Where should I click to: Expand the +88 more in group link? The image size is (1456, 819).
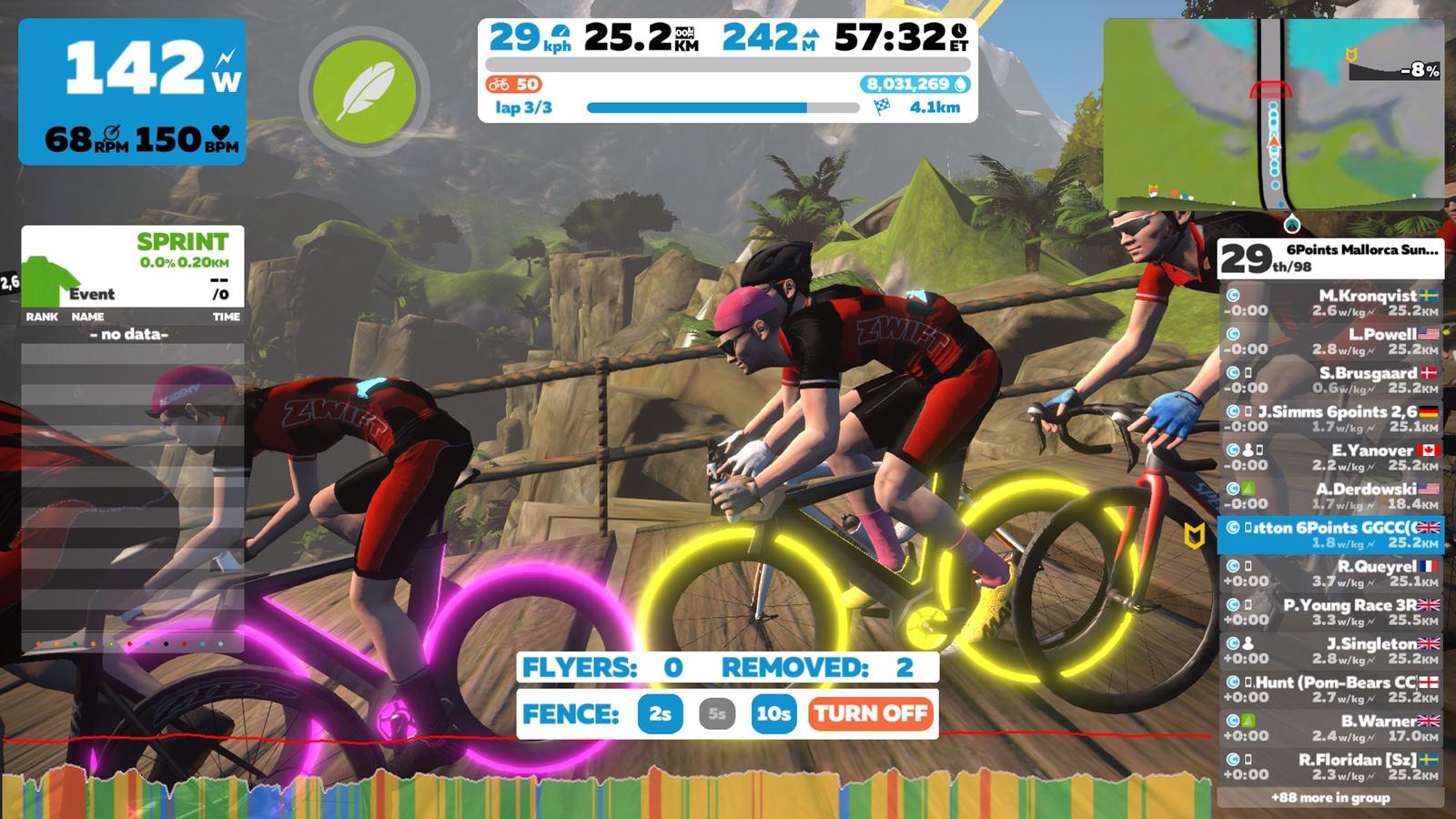1330,798
